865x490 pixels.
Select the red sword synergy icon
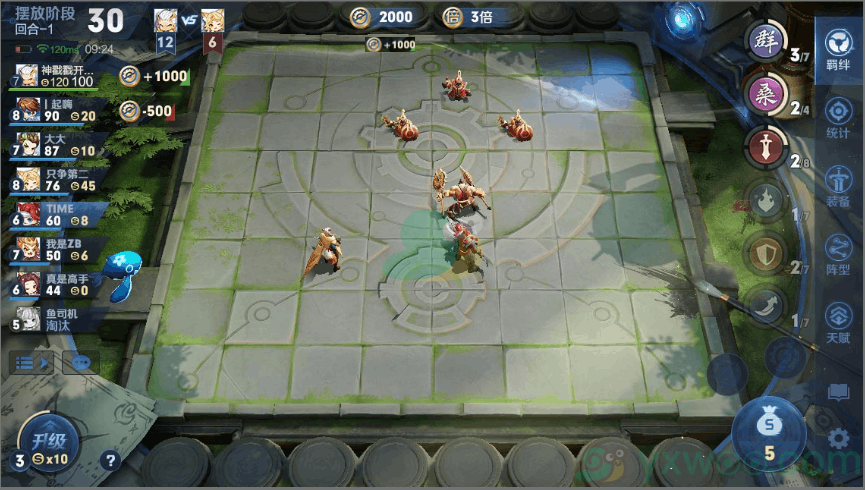pyautogui.click(x=767, y=149)
